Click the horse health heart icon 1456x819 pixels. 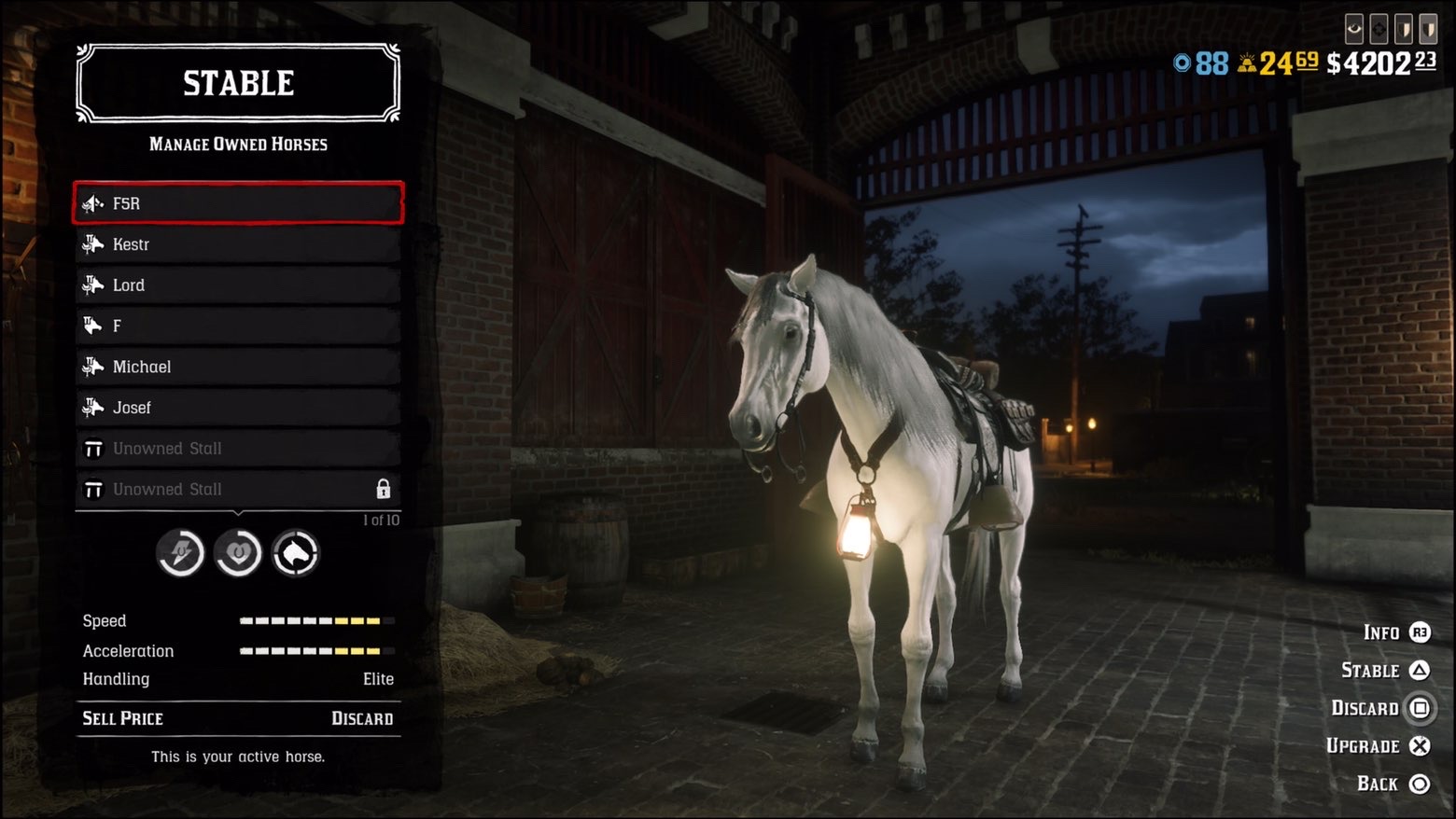tap(238, 554)
